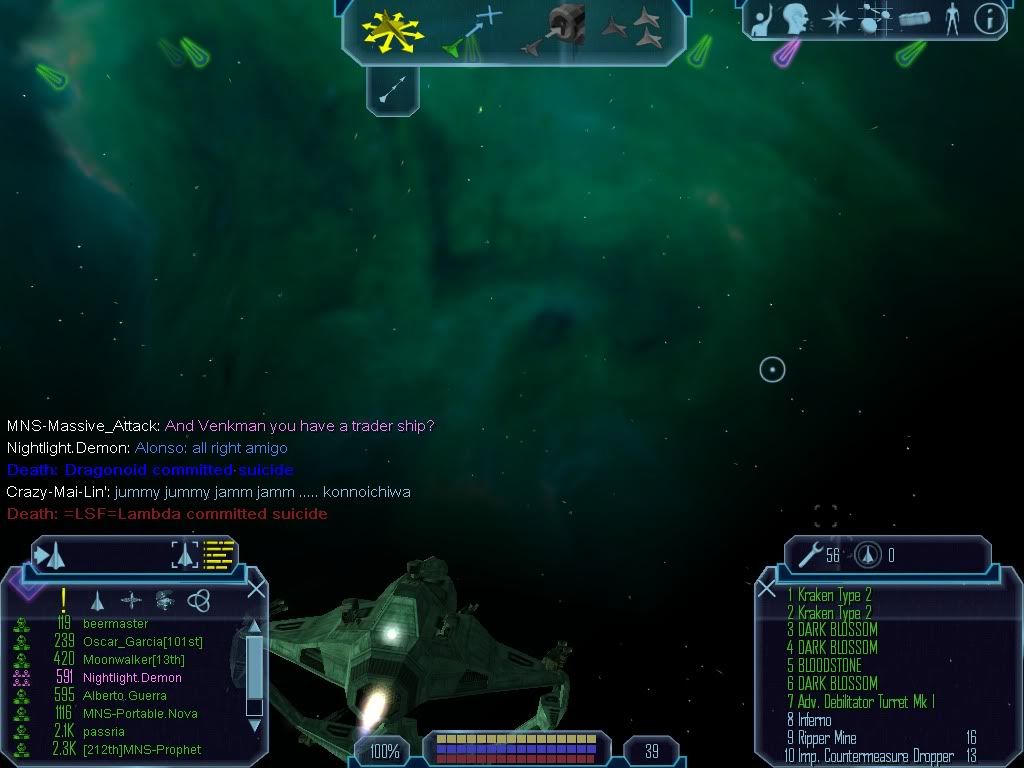Open the ship inventory cargo icon
Screen dimensions: 1024x768
[x=915, y=19]
